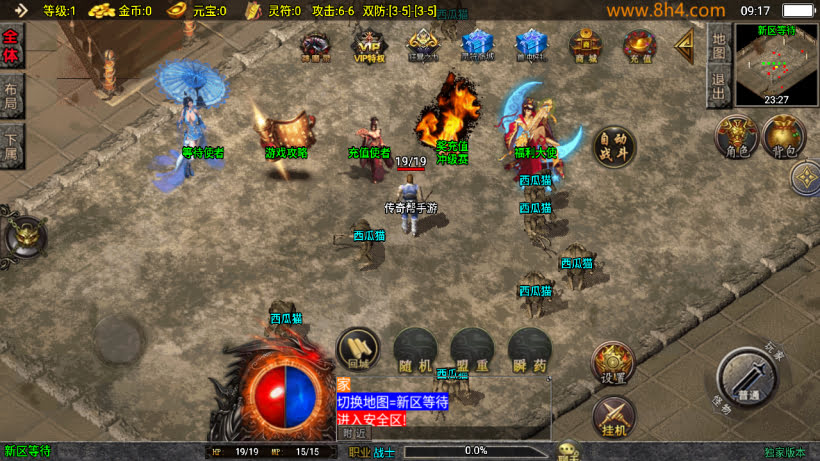Open the 设置 settings
Screen dimensions: 820x461
[612, 362]
